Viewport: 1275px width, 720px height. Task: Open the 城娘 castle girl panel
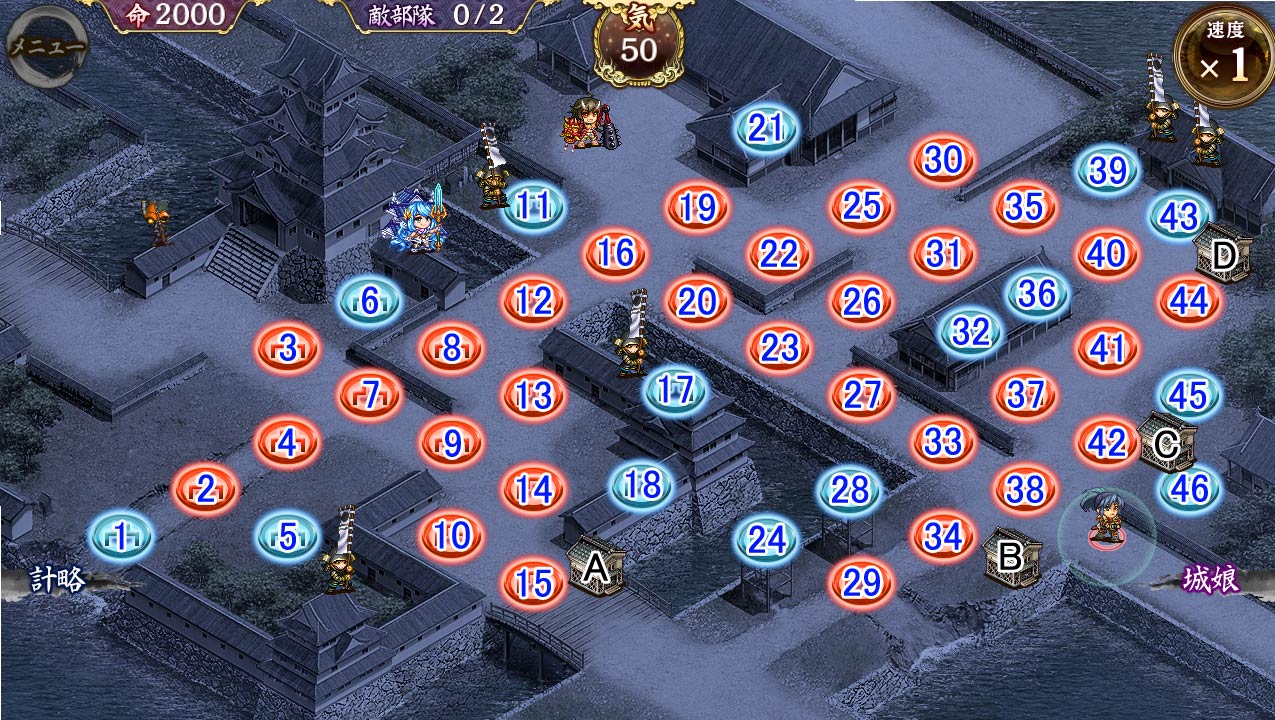click(x=1210, y=579)
